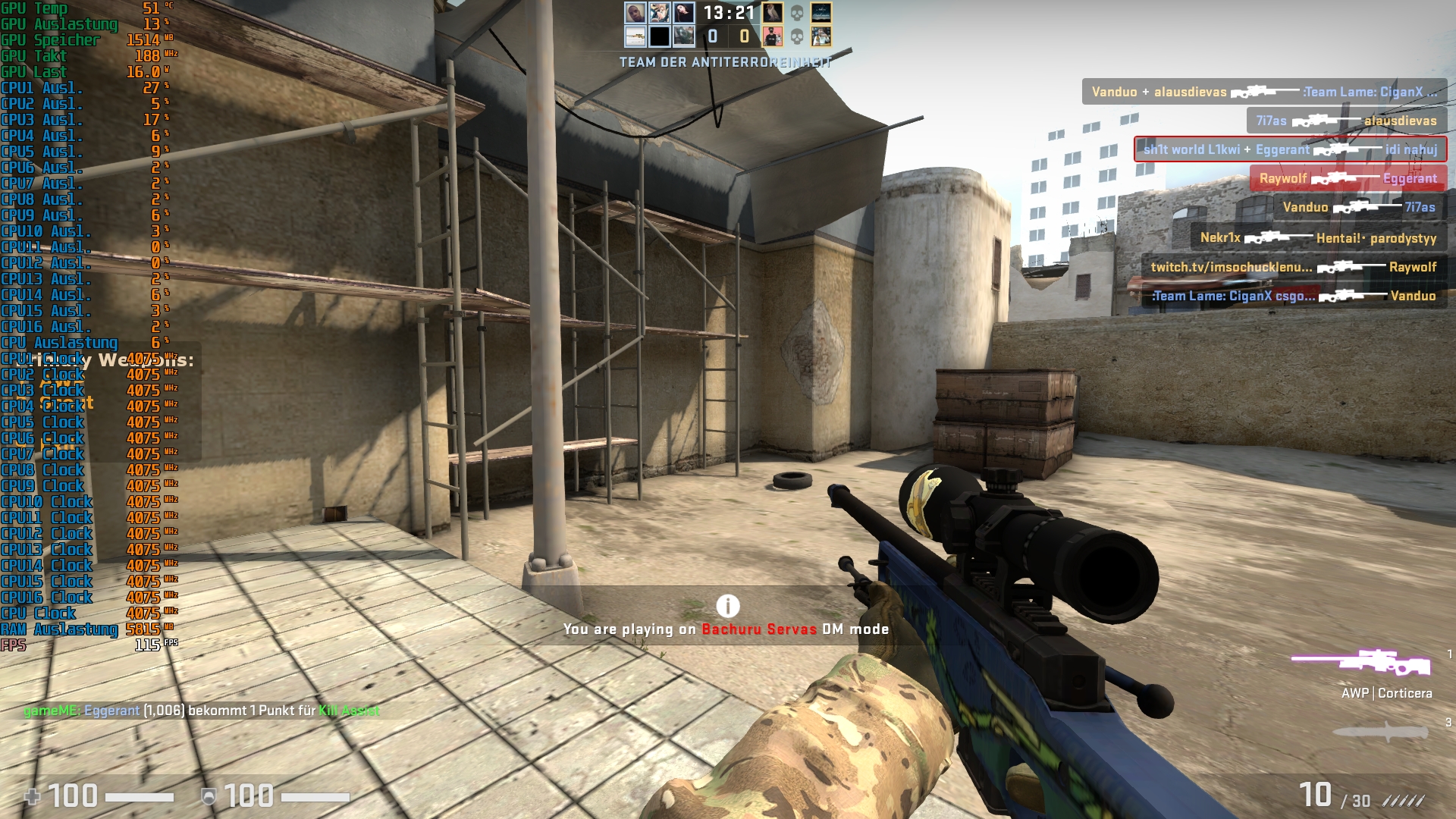The width and height of the screenshot is (1456, 819).
Task: Click the AWP icon in Vanduo-7i7as killfeed entry
Action: pyautogui.click(x=1357, y=208)
